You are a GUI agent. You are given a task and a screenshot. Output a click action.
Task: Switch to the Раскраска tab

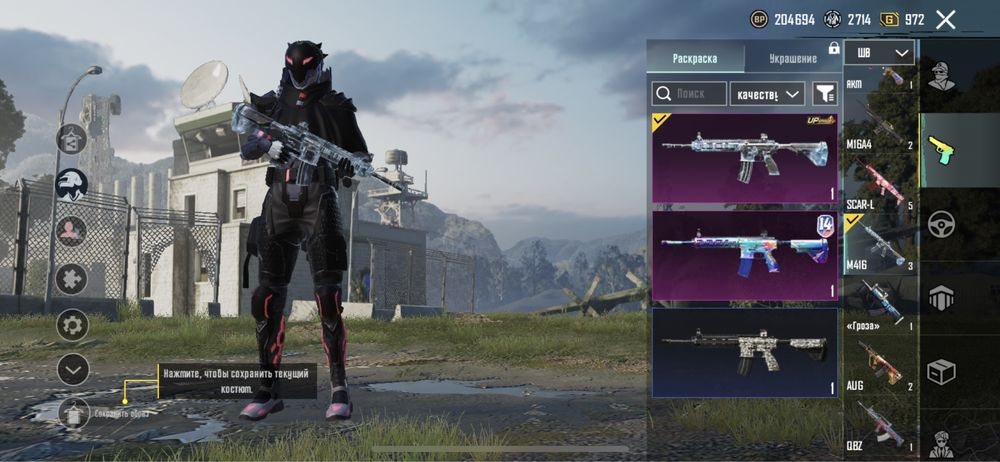(x=695, y=58)
